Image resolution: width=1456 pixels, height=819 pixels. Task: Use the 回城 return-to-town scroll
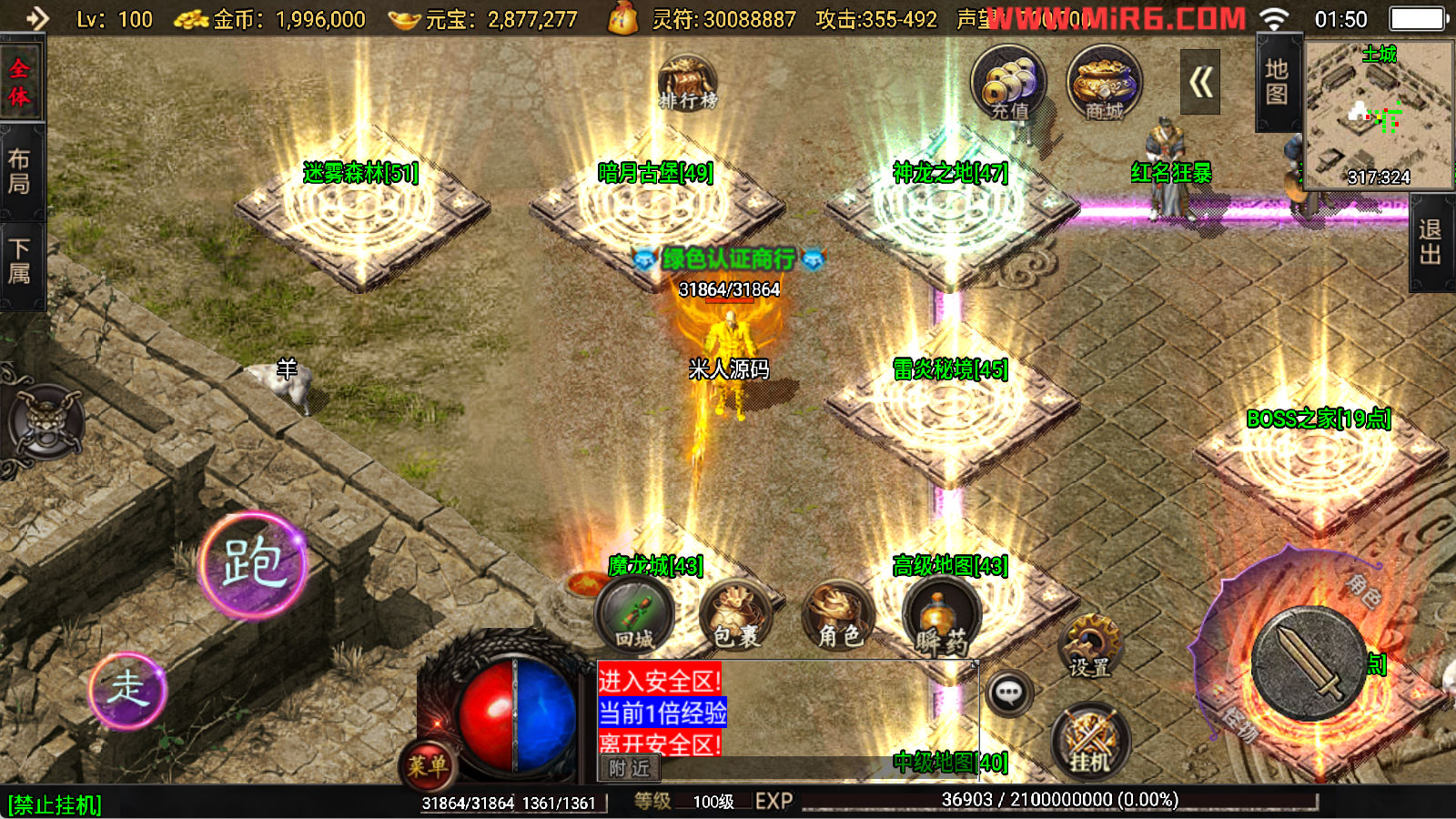(634, 616)
